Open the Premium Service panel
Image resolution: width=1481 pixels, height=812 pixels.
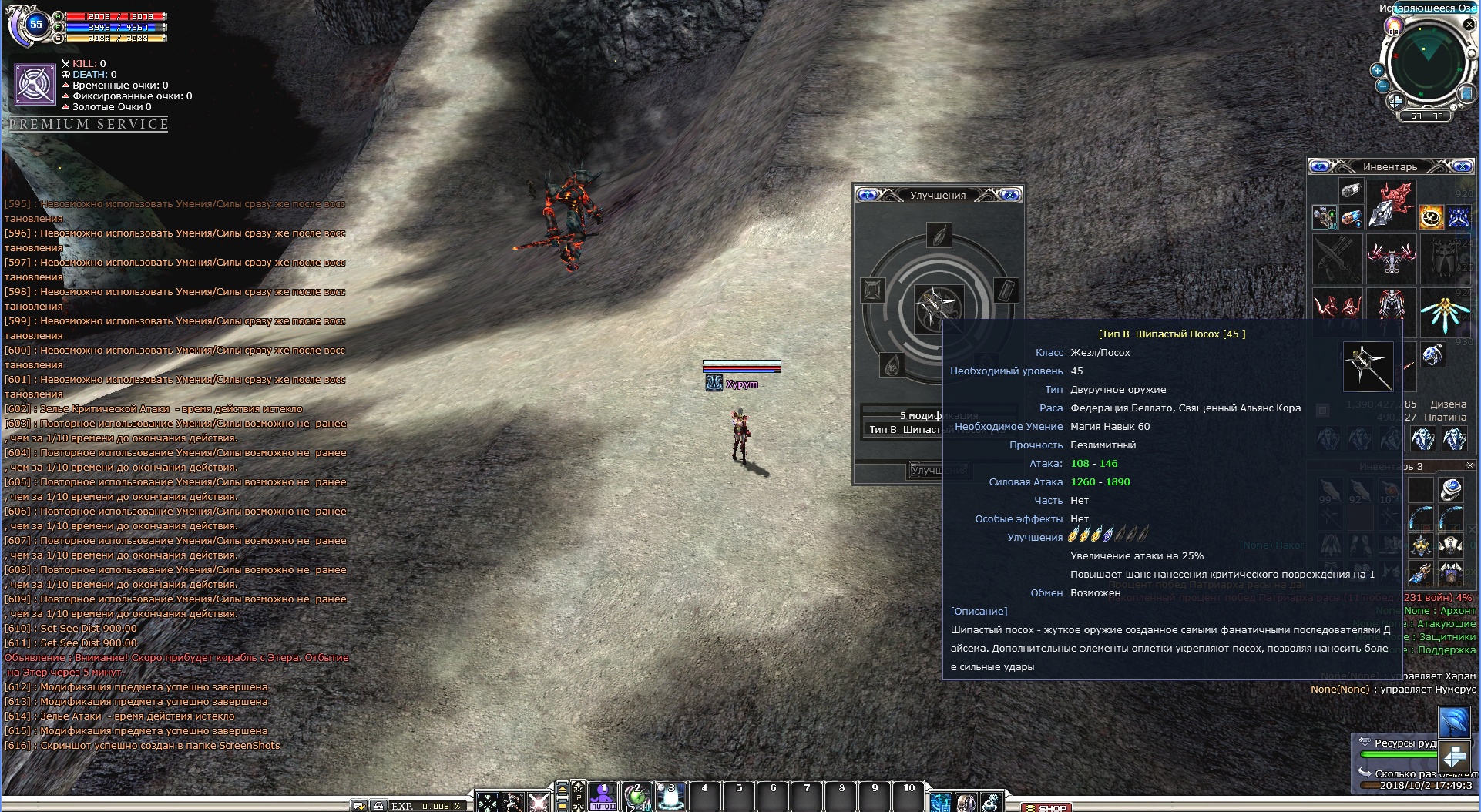[x=89, y=124]
